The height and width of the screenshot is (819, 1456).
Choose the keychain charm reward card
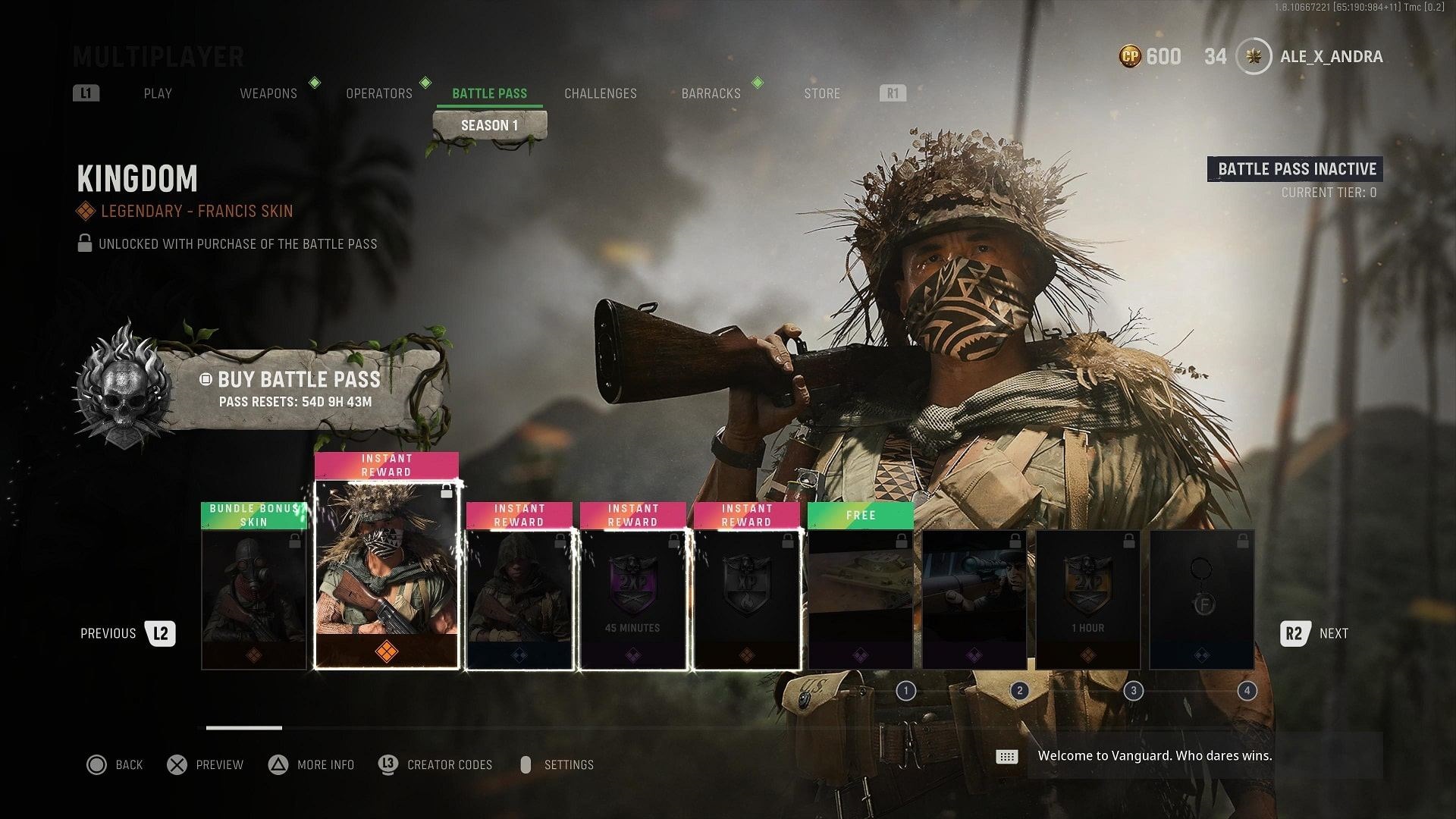pos(1202,599)
